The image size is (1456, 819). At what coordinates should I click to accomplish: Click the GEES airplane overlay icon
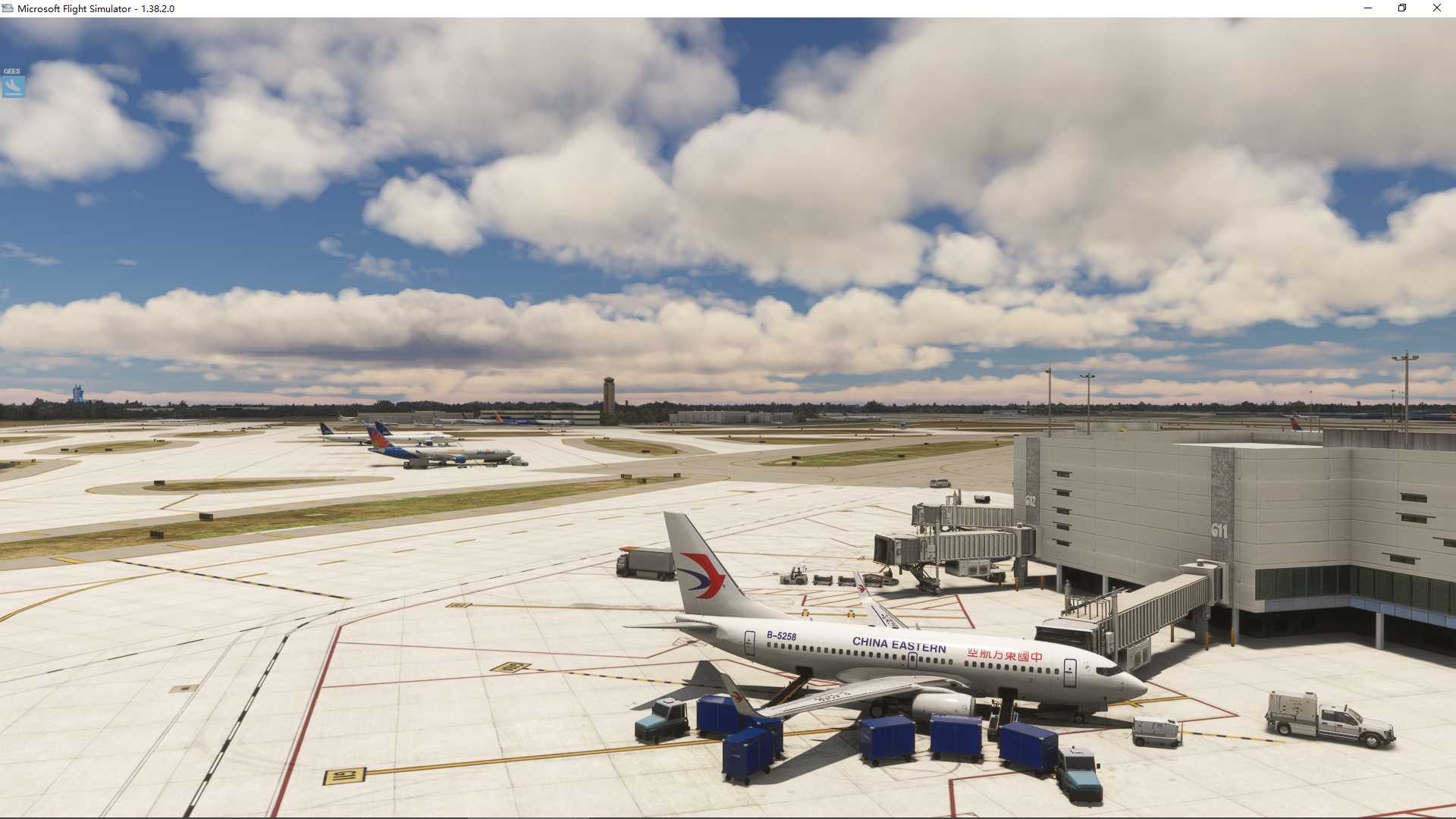(12, 87)
